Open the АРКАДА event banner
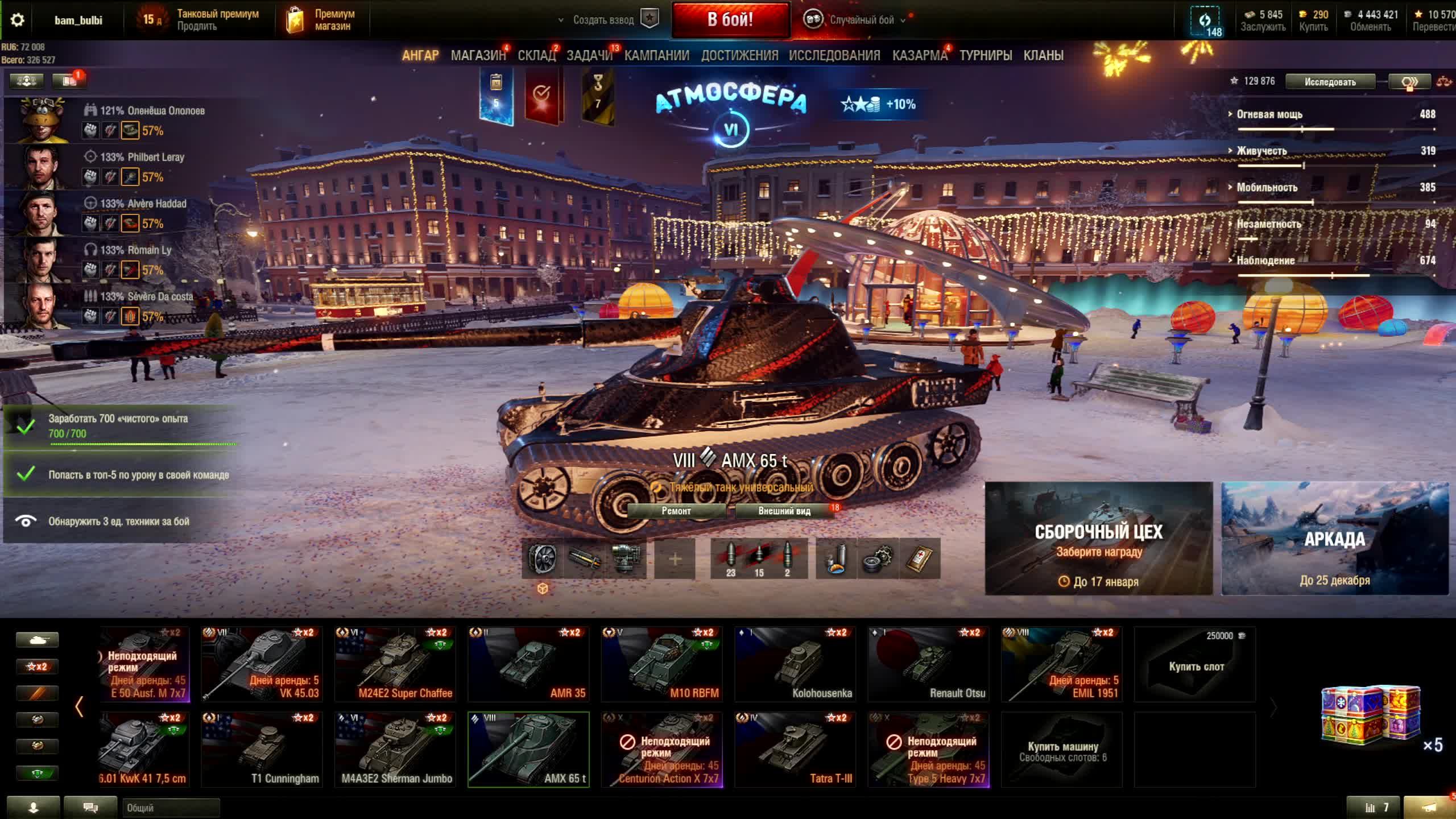The height and width of the screenshot is (819, 1456). tap(1334, 538)
